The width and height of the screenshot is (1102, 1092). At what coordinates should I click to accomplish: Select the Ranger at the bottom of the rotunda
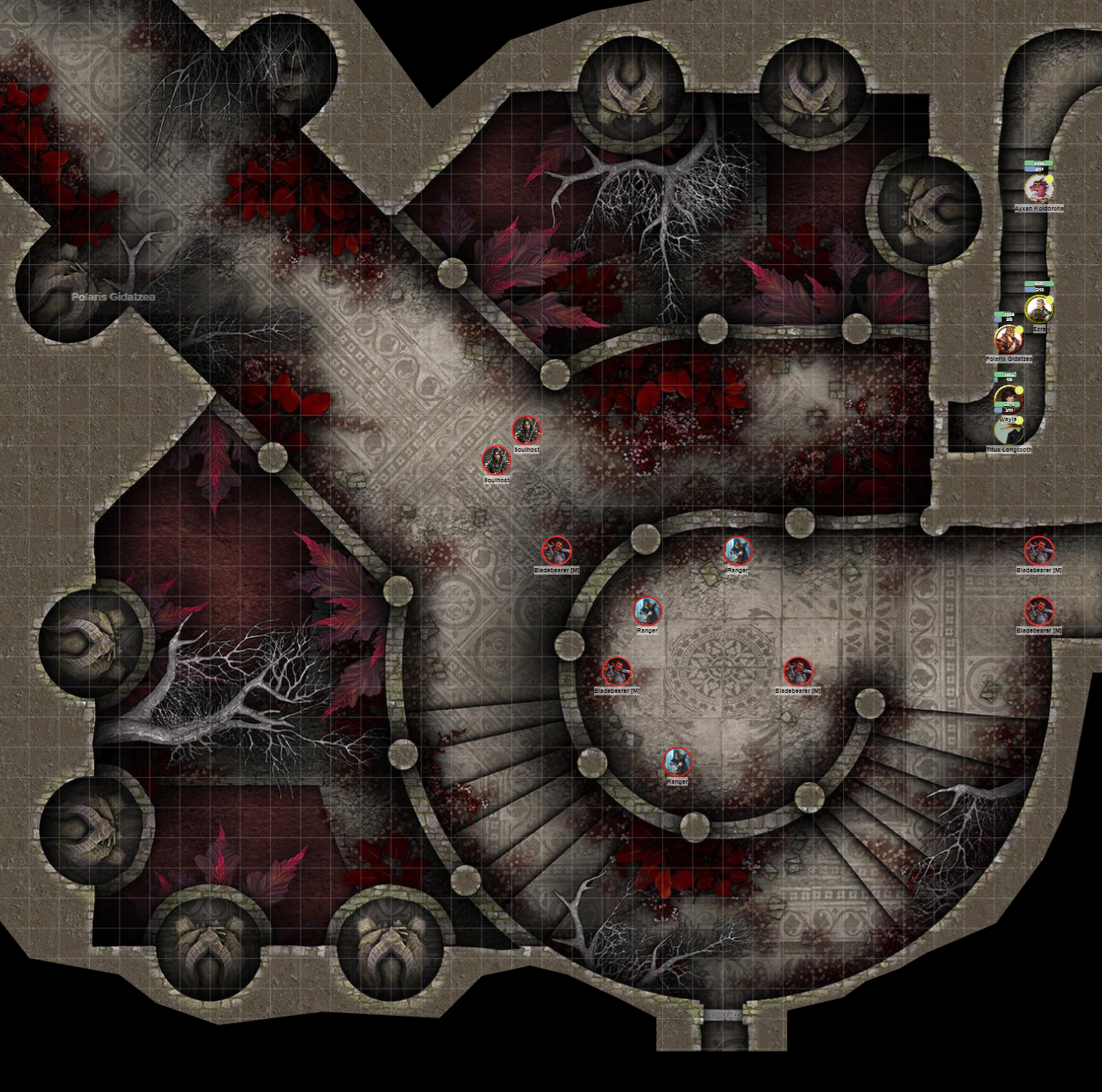677,763
